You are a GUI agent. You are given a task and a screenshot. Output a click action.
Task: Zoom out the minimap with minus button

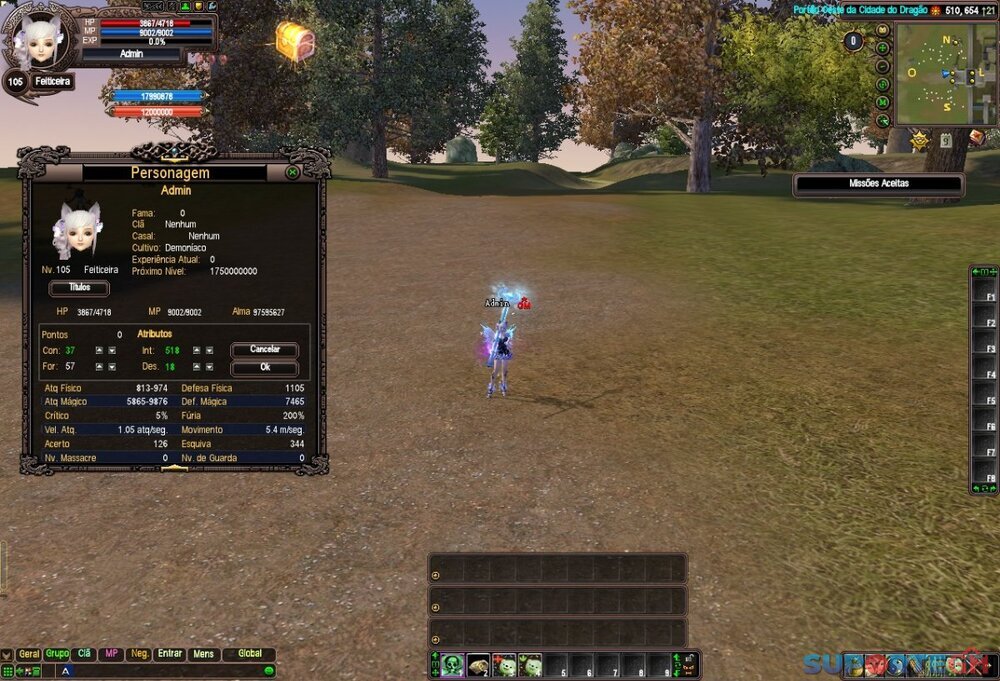883,66
